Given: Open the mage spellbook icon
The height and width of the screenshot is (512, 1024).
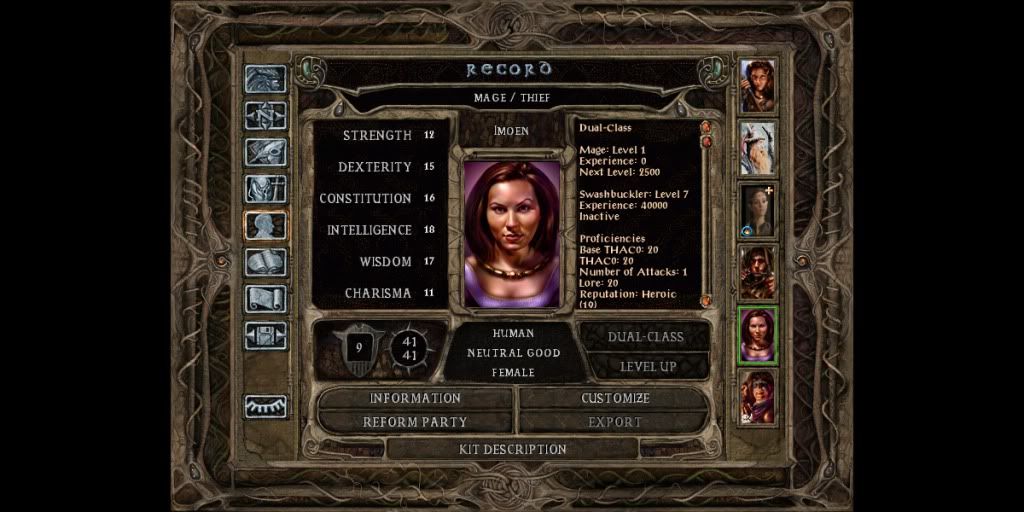Looking at the screenshot, I should [x=266, y=262].
